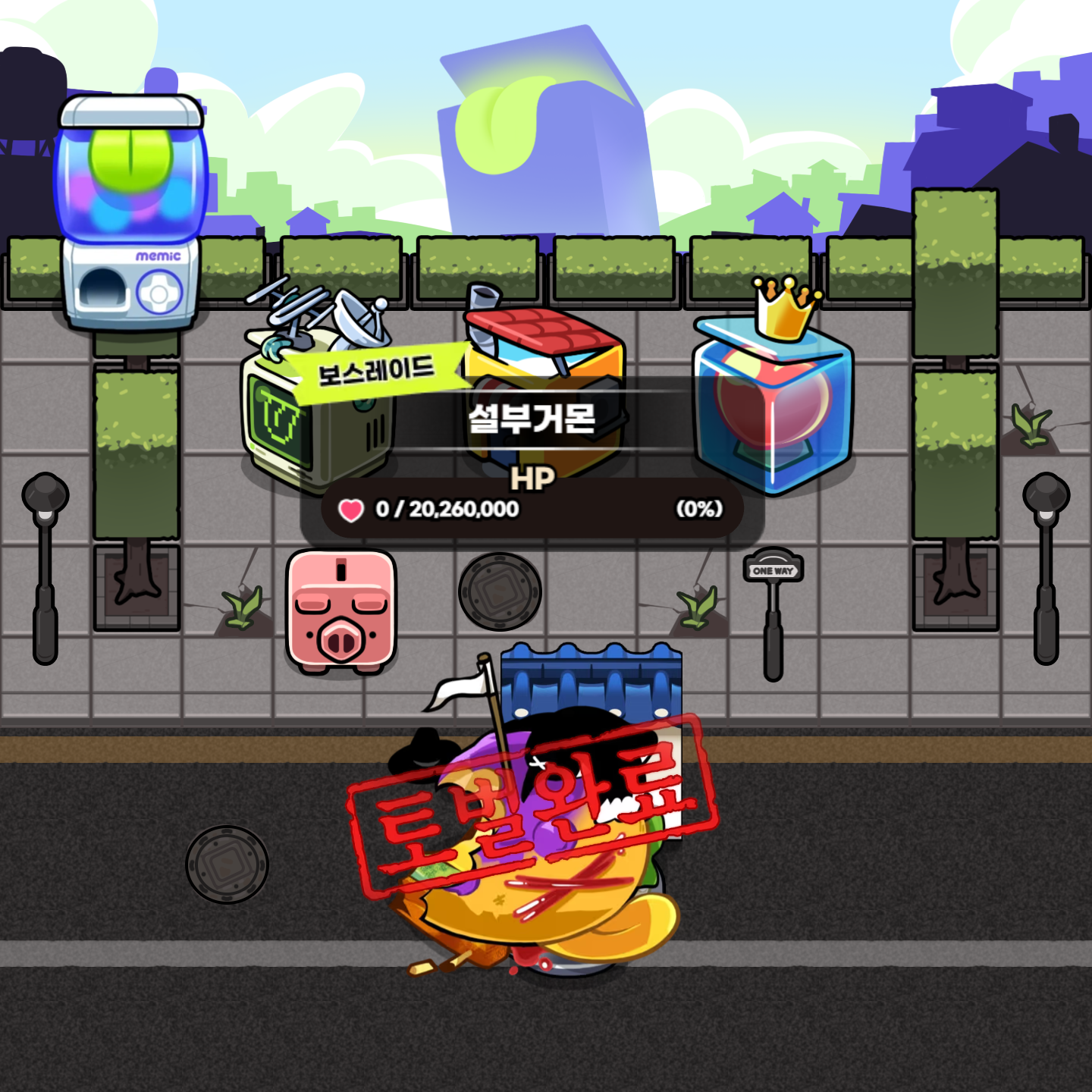Click the white surrender flag on defeated boss
This screenshot has width=1092, height=1092.
[x=455, y=690]
